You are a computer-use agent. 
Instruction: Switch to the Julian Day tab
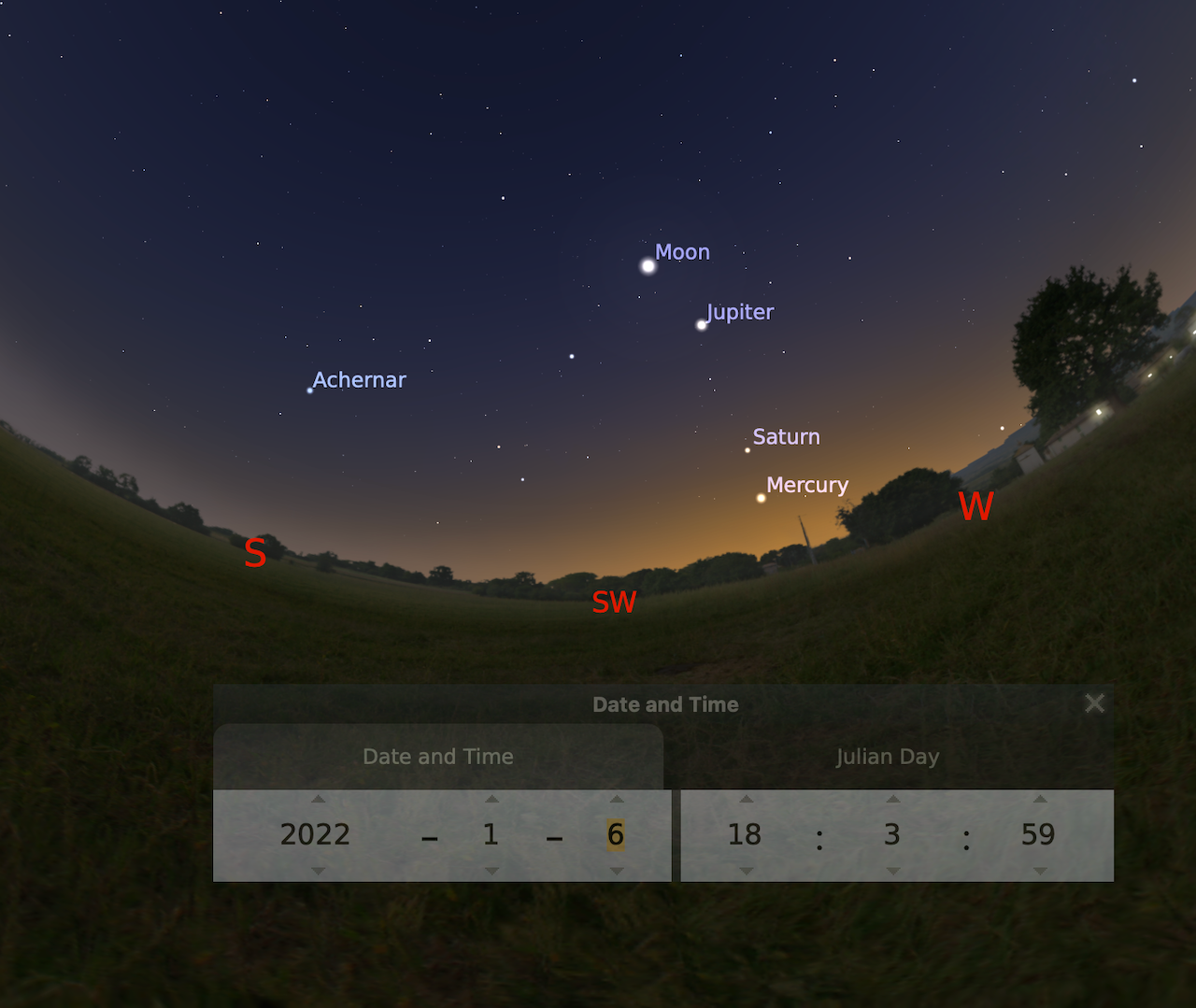click(x=887, y=757)
